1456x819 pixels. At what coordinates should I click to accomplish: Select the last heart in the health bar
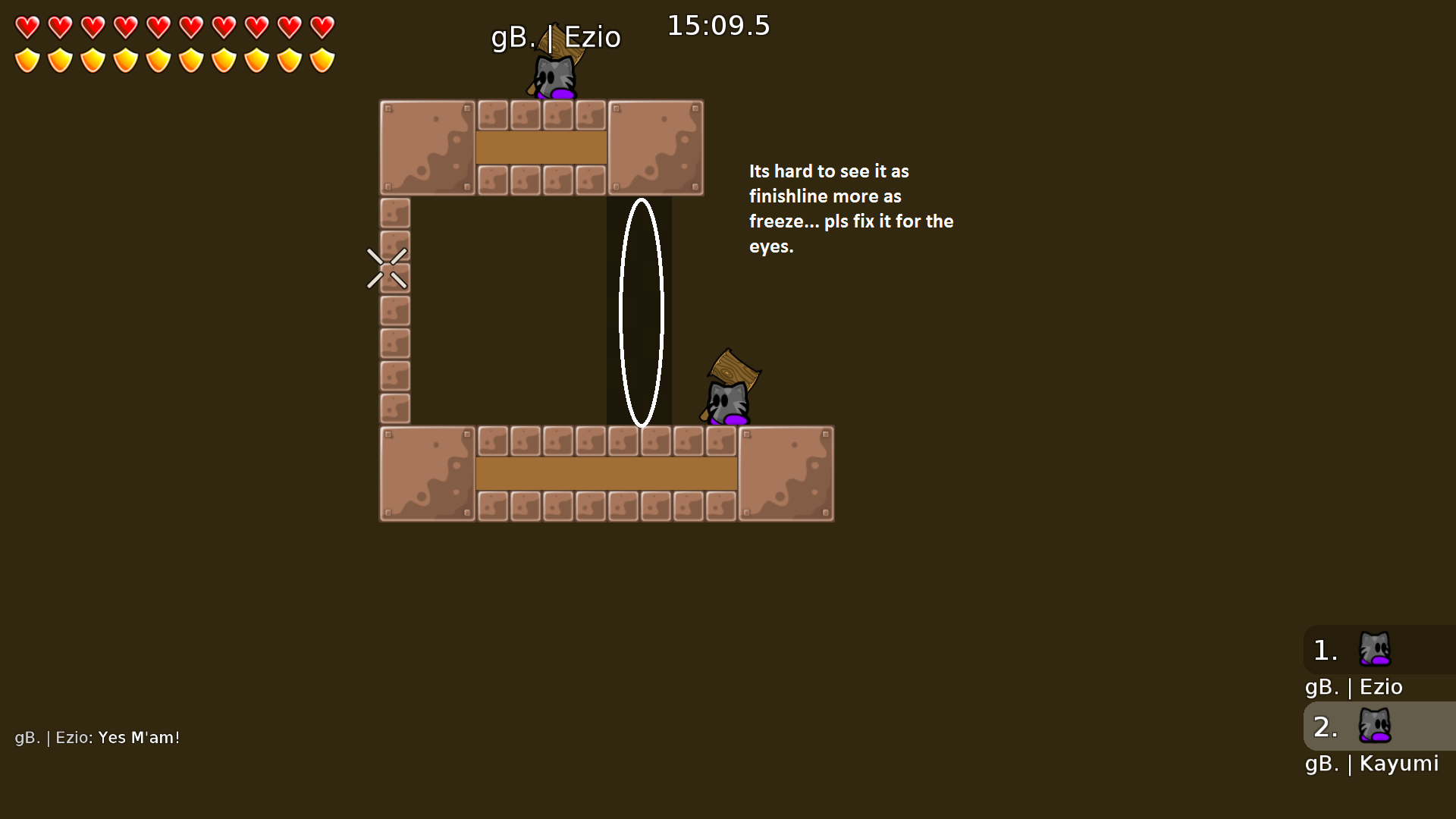321,27
